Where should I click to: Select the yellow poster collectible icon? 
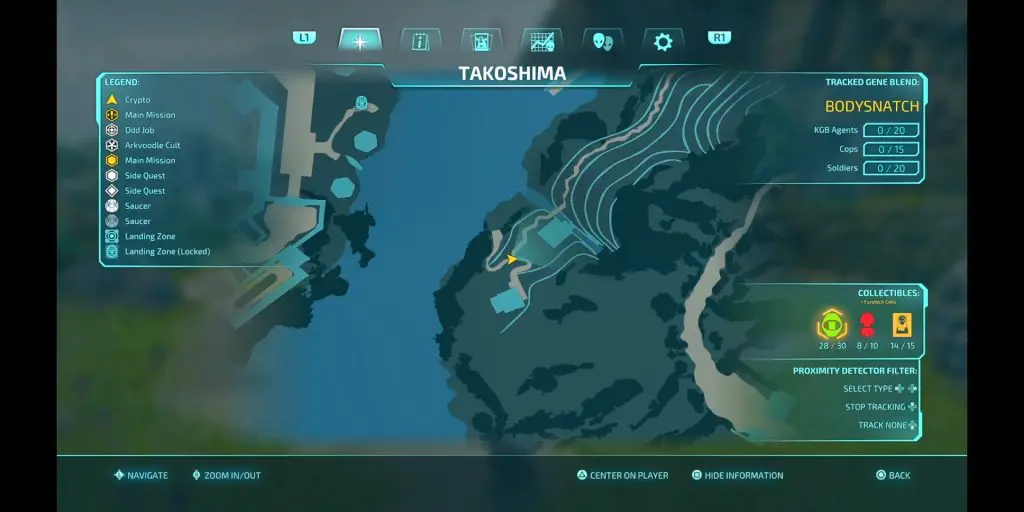(x=902, y=325)
